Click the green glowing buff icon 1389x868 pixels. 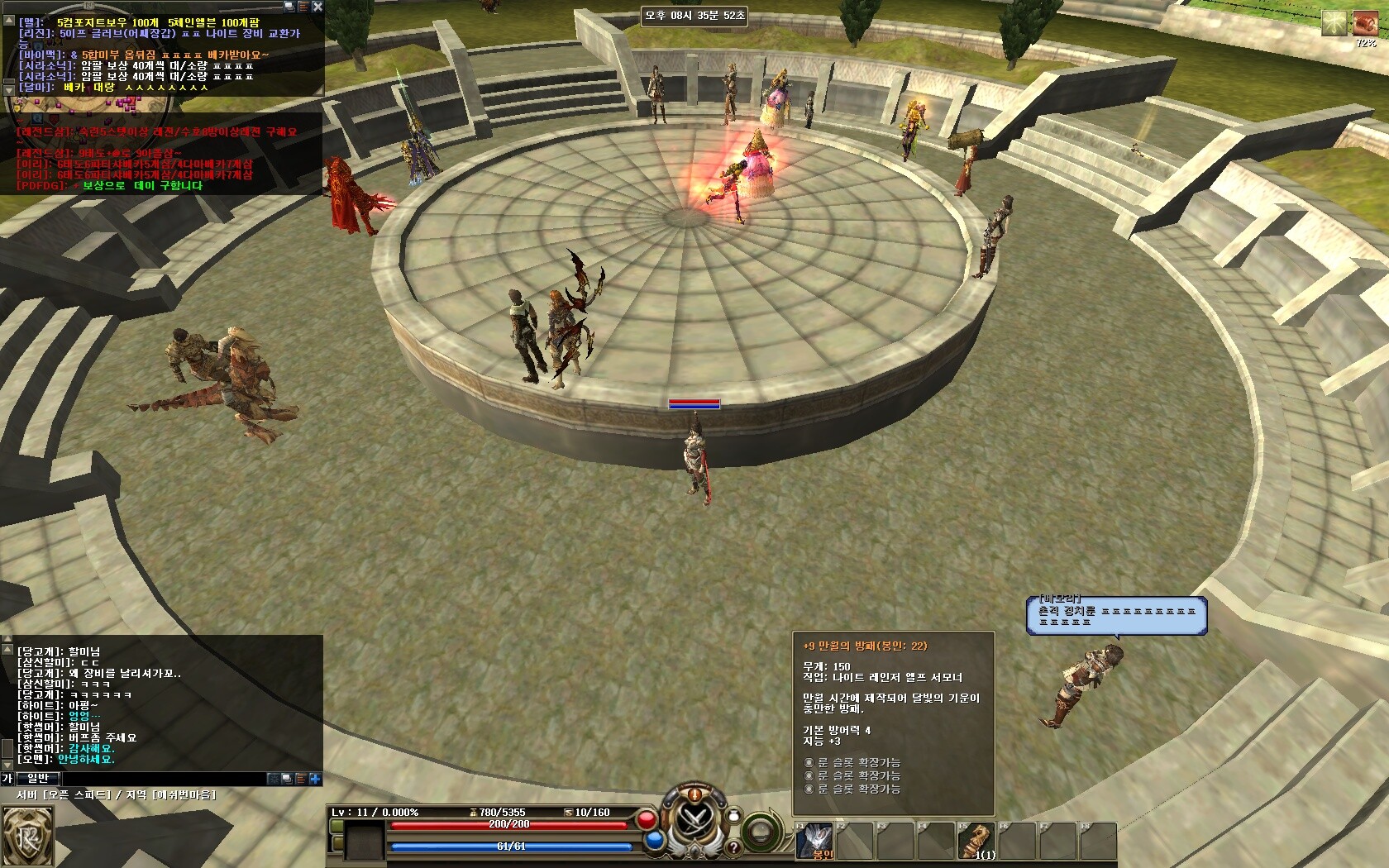click(x=1334, y=23)
